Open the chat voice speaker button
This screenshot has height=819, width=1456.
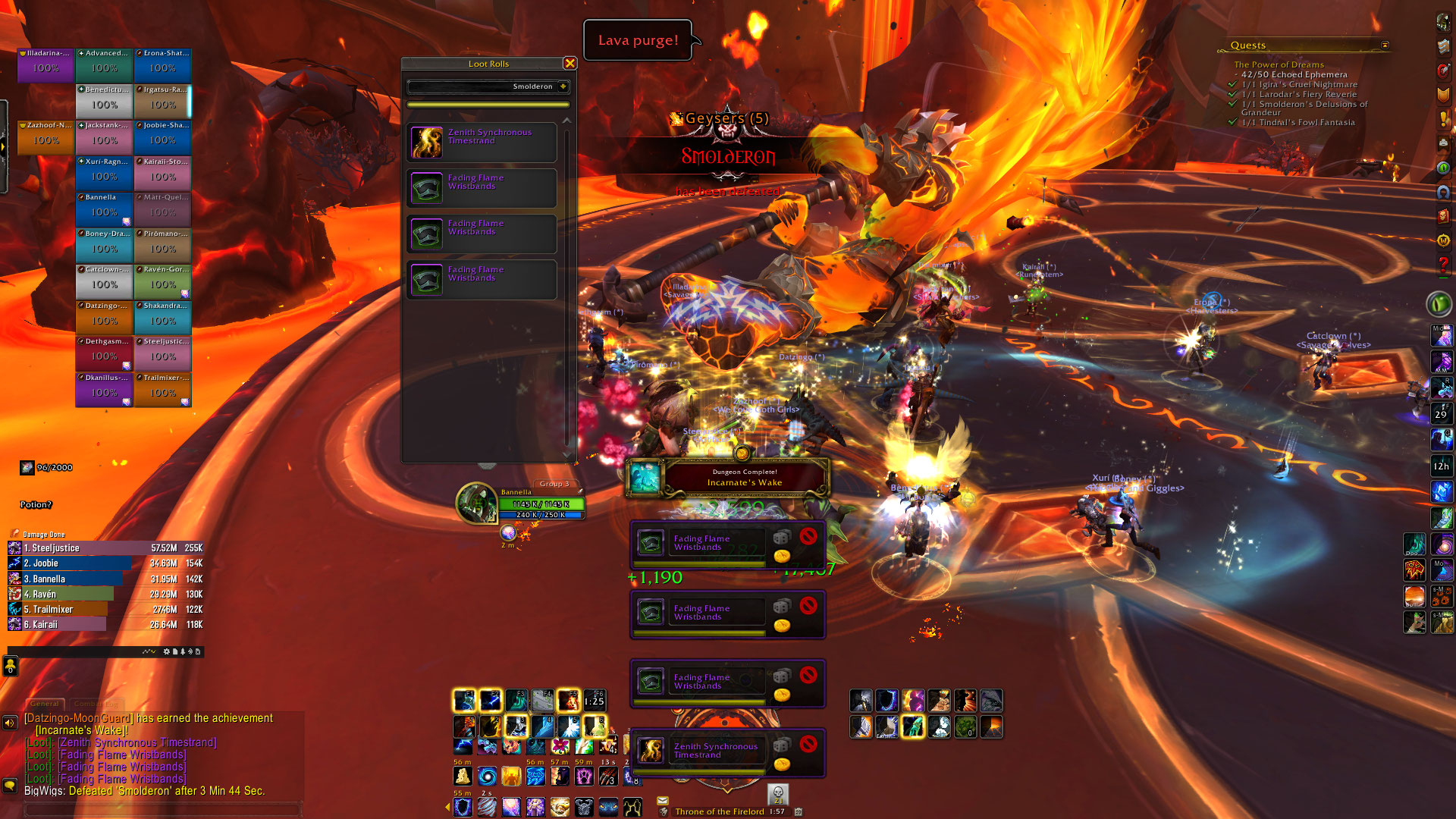[x=10, y=723]
